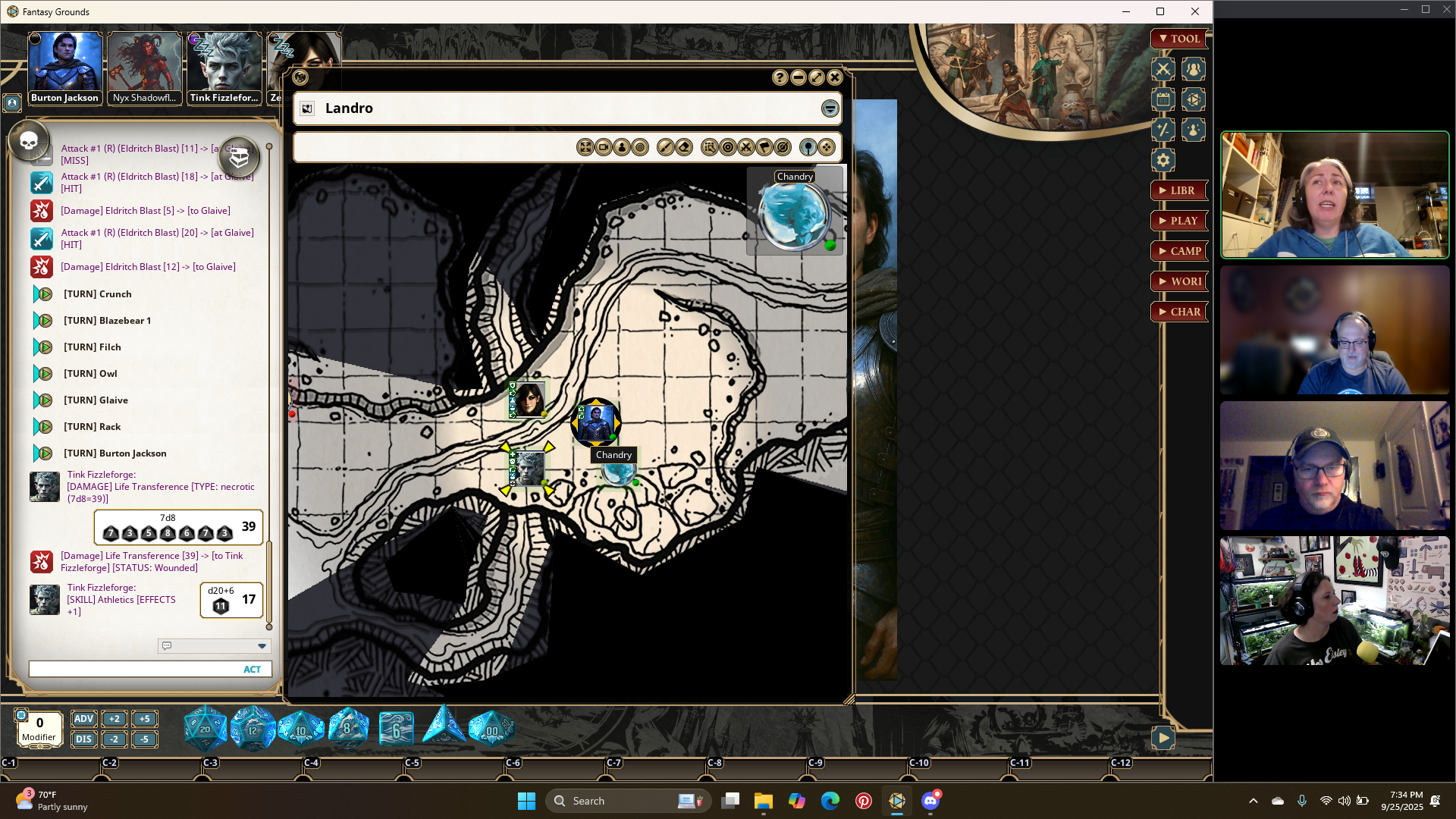
Task: Apply the -2 modifier button
Action: (114, 739)
